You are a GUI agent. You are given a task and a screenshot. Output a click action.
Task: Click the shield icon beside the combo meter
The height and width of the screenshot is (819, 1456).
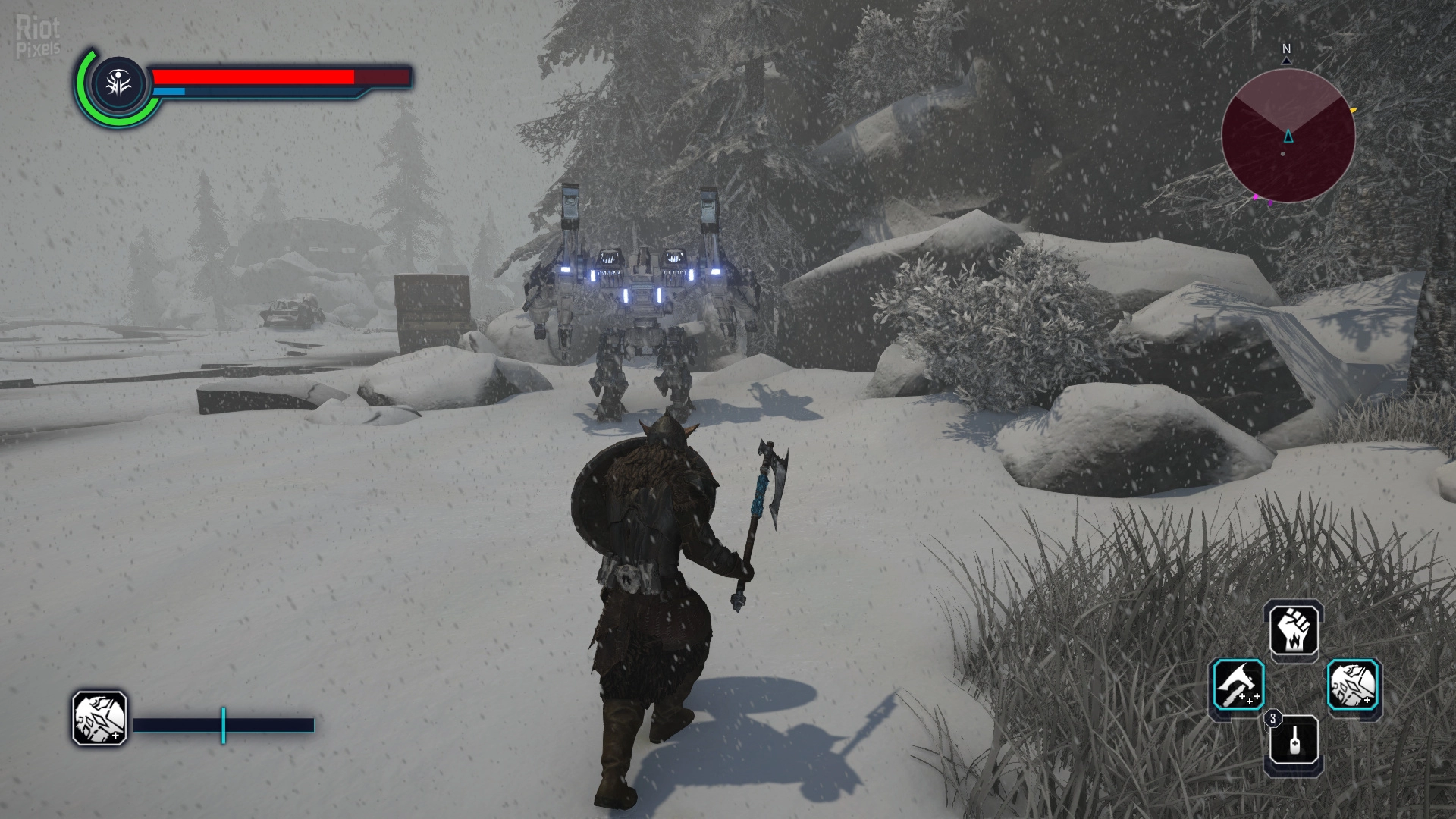(99, 717)
